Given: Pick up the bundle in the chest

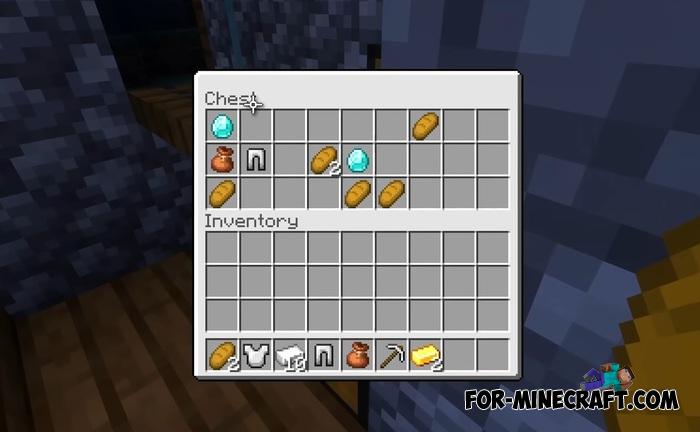Looking at the screenshot, I should point(221,159).
